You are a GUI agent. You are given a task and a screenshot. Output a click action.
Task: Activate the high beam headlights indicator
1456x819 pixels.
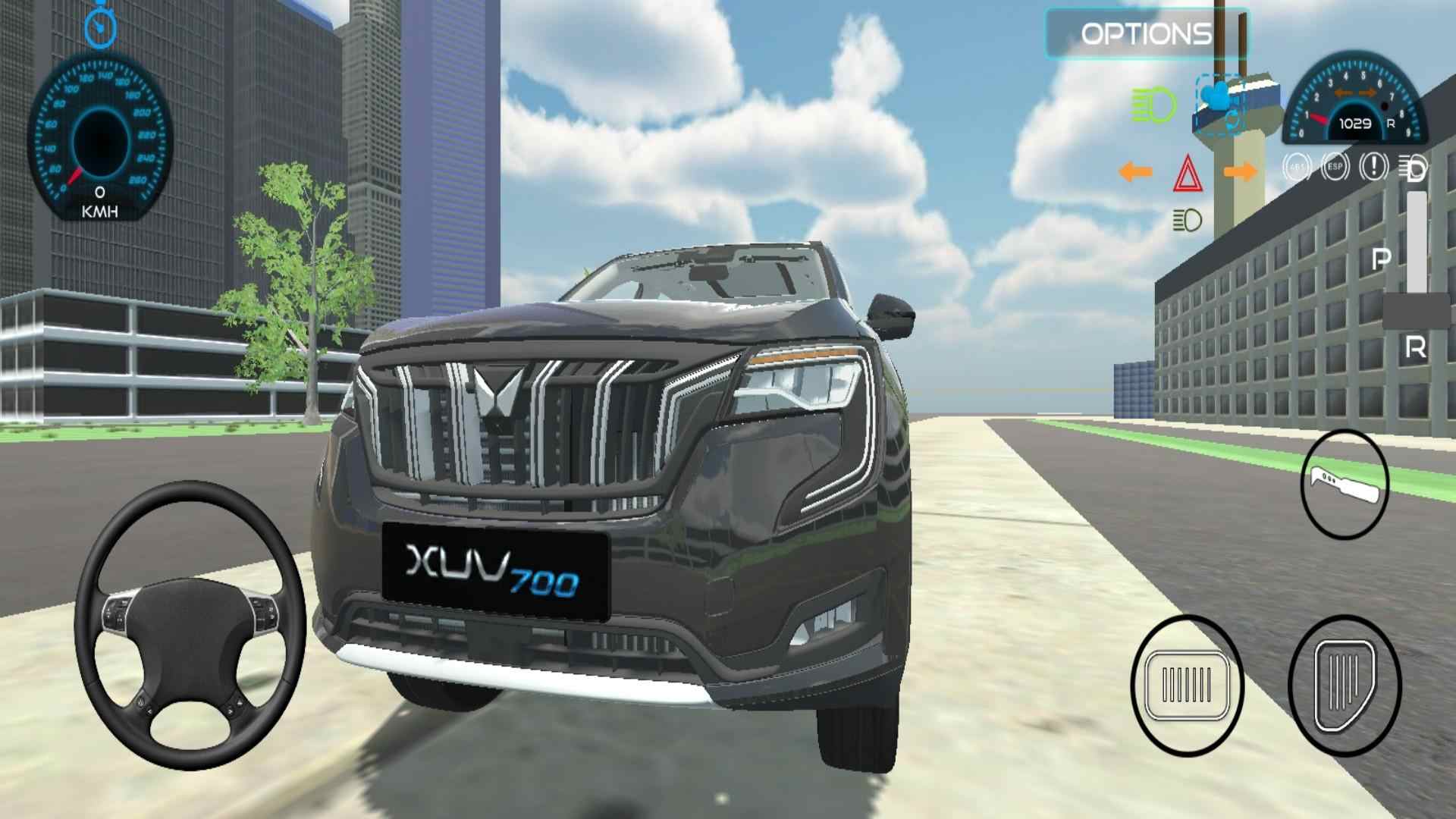(x=1152, y=105)
